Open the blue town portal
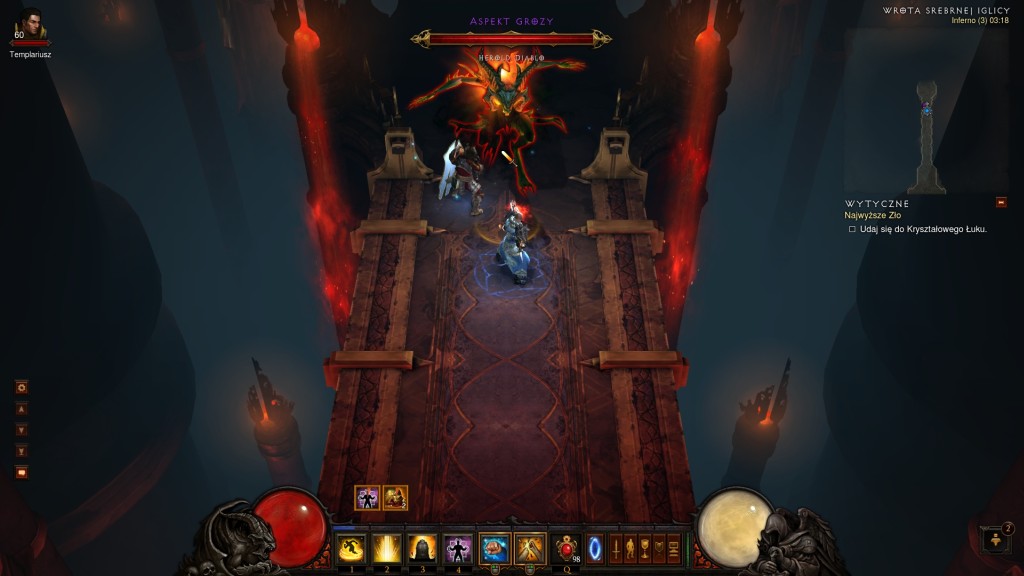Screen dimensions: 1024x576 click(x=595, y=549)
